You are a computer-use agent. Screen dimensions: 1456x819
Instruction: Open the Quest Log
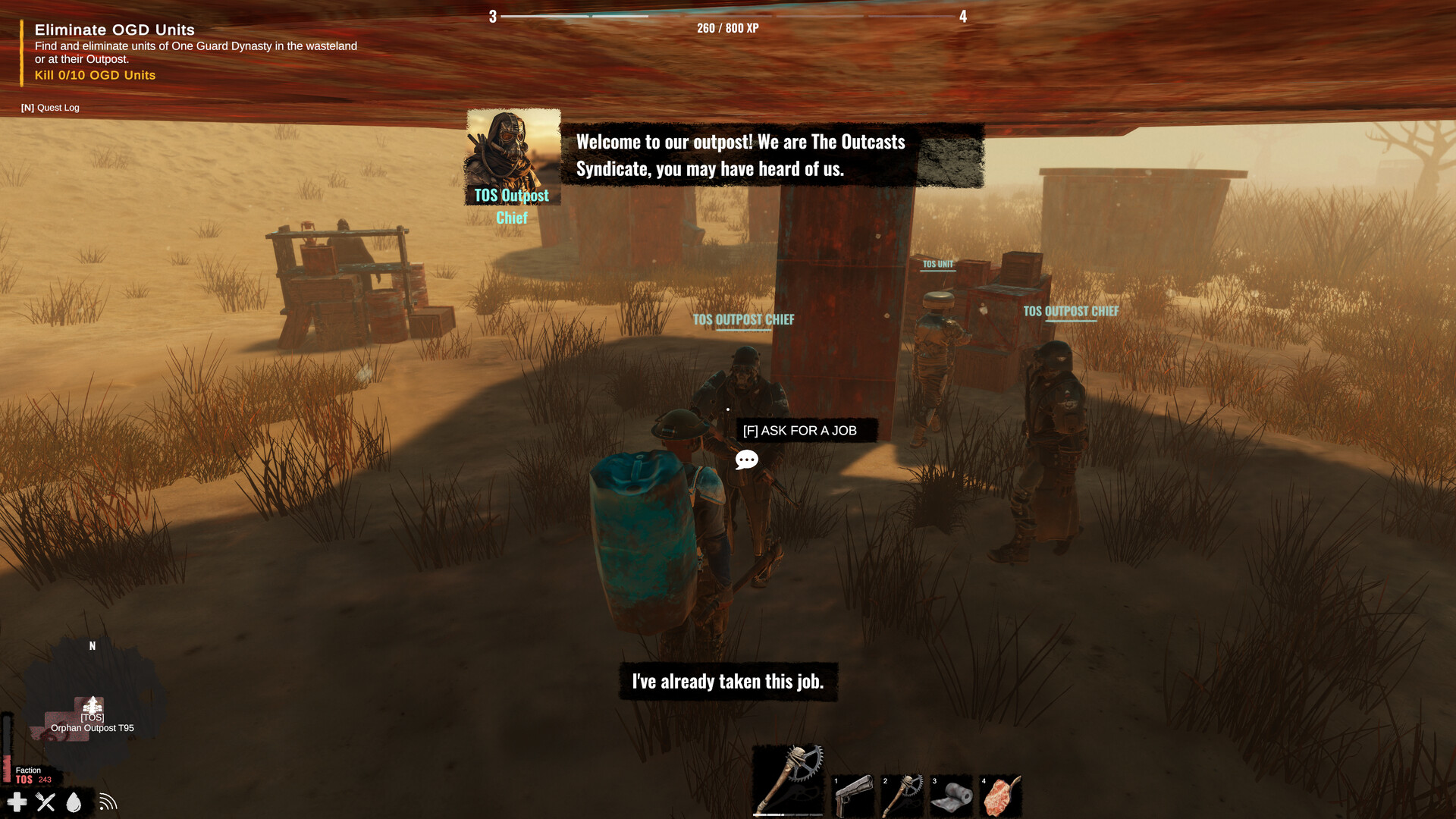click(x=51, y=108)
